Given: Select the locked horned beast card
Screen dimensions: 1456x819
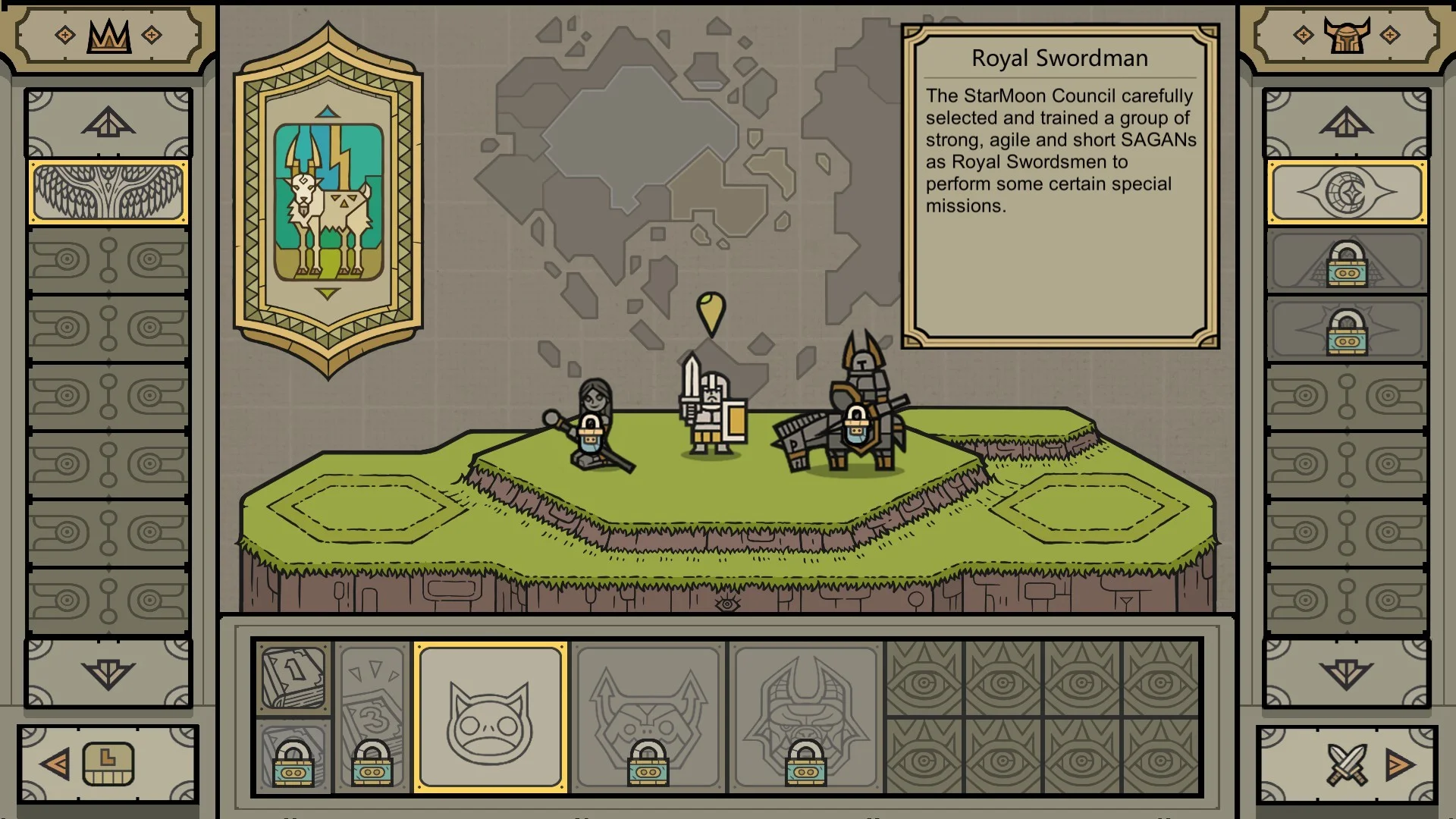Looking at the screenshot, I should 648,717.
